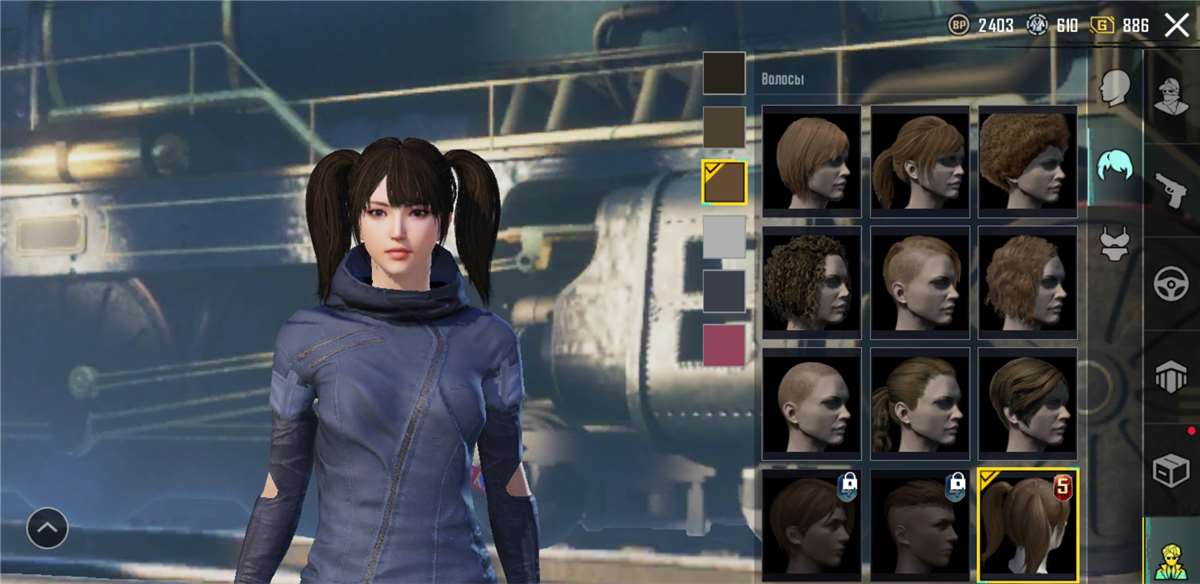
Task: Pick the crimson red hair color swatch
Action: click(x=724, y=345)
